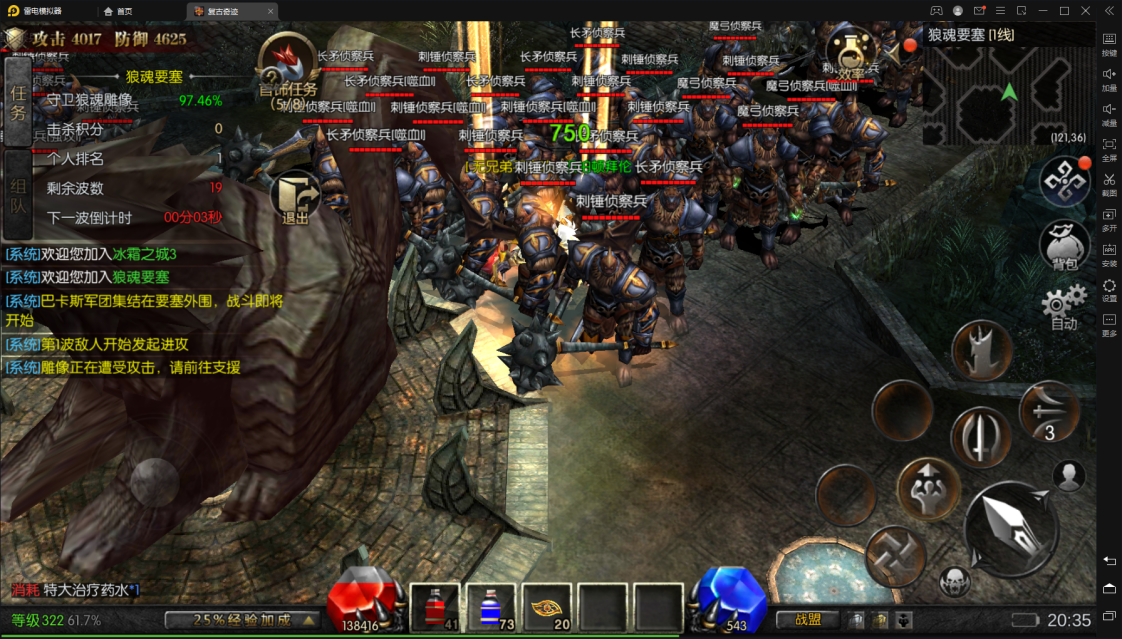Image resolution: width=1122 pixels, height=639 pixels.
Task: Expand the 25%经验加成 experience bonus bar
Action: click(x=242, y=620)
